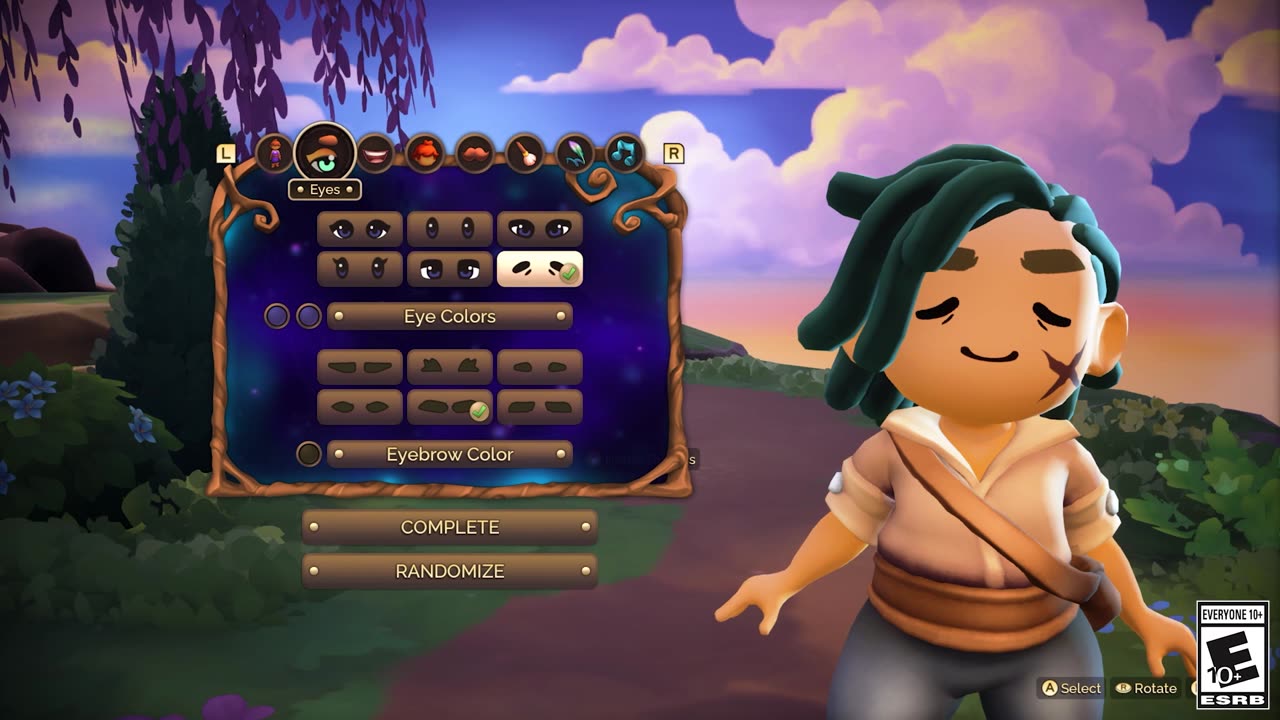Select the spiky tufted eyebrow style
1280x720 pixels.
449,367
